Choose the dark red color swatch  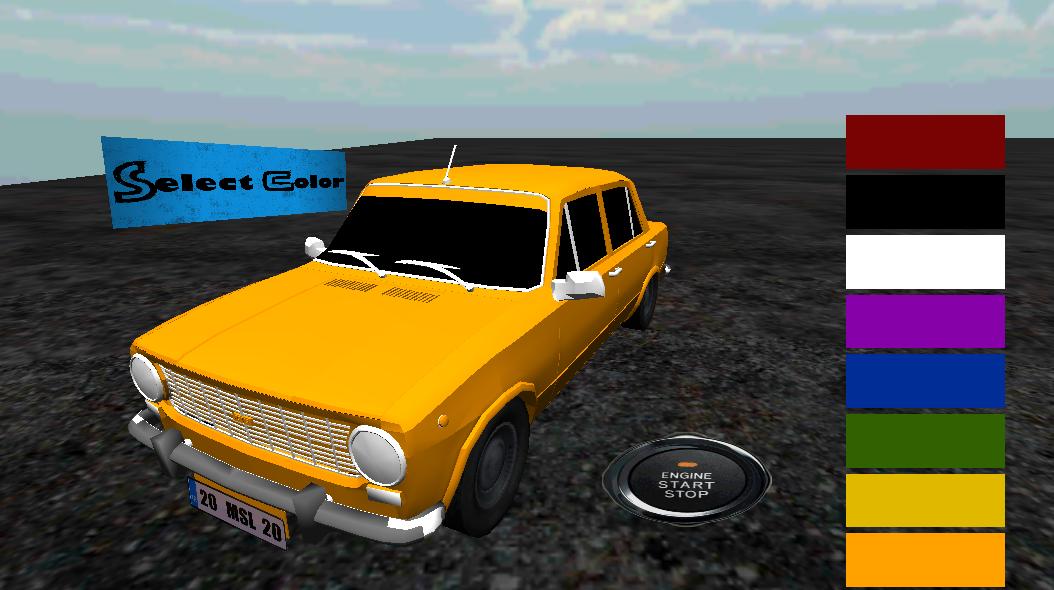coord(925,142)
